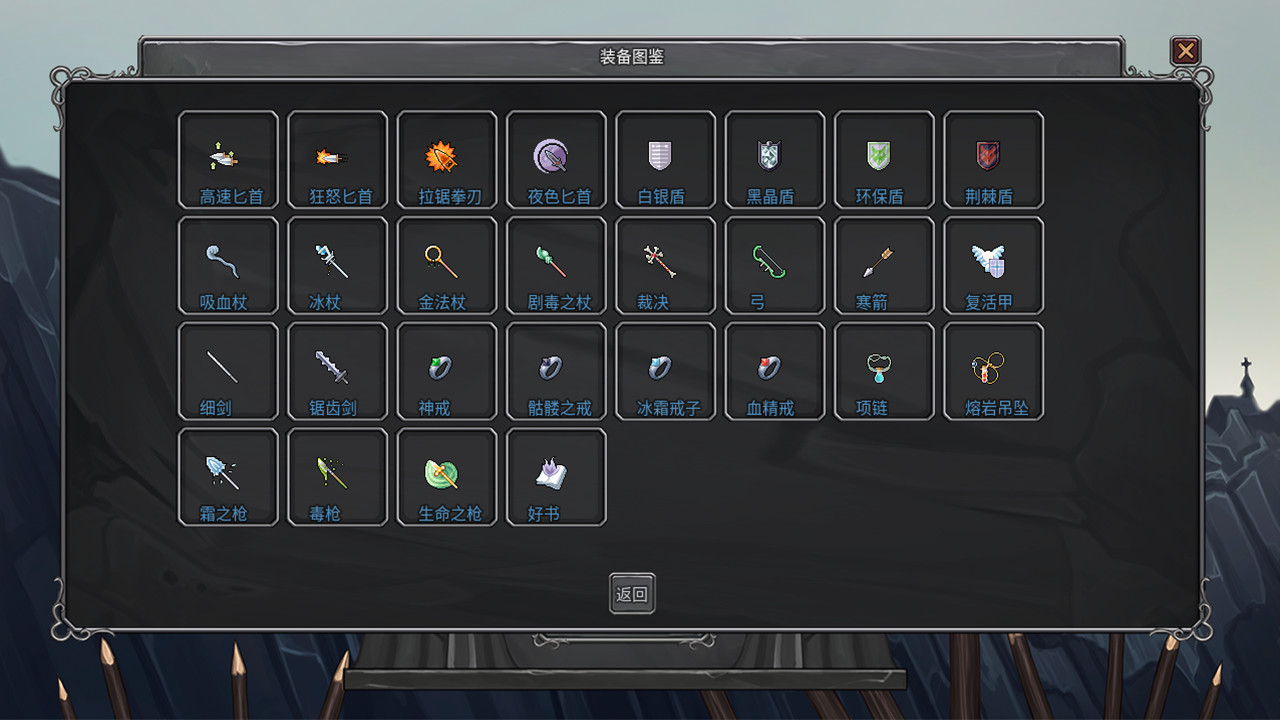The image size is (1280, 720).
Task: Open the 好书 book entry
Action: (x=556, y=476)
